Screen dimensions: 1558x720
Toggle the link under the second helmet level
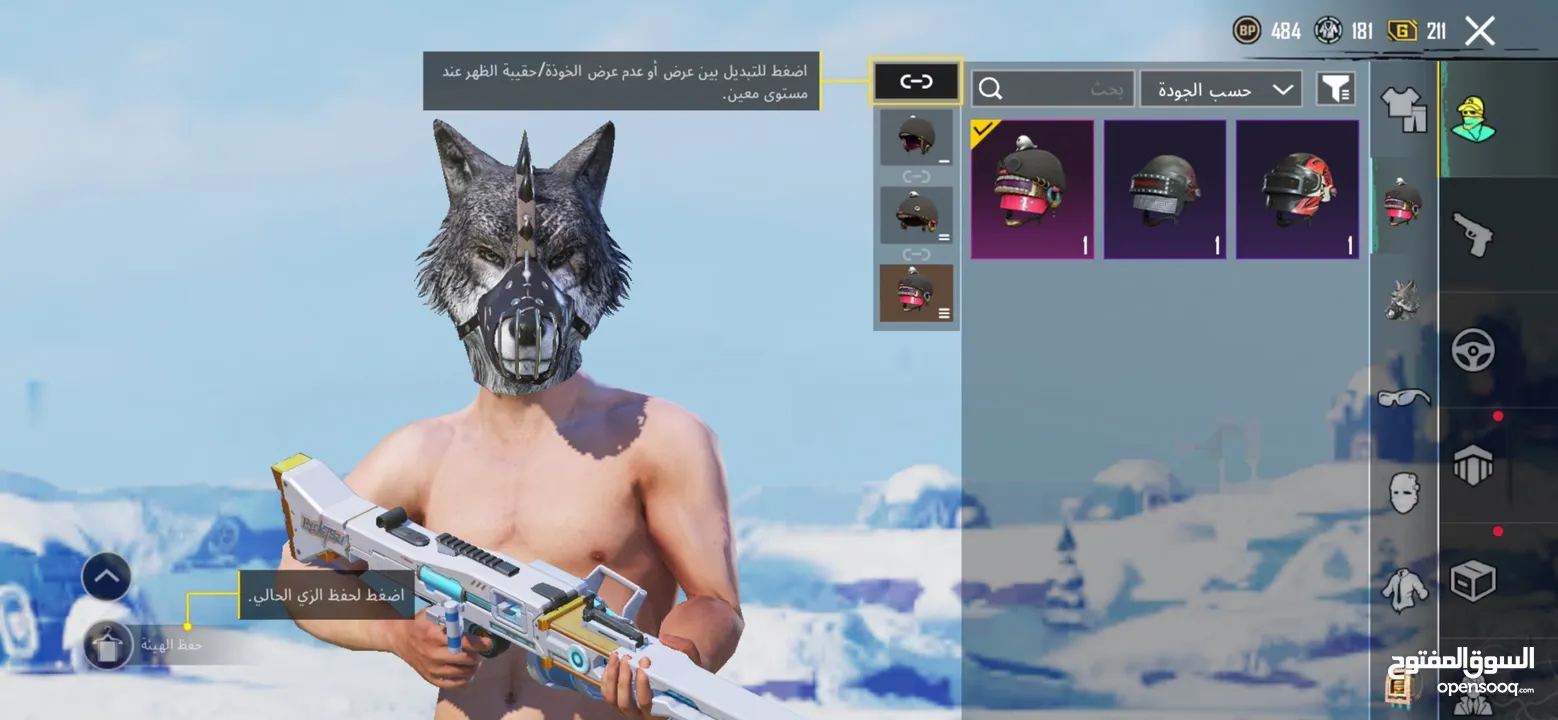[916, 253]
